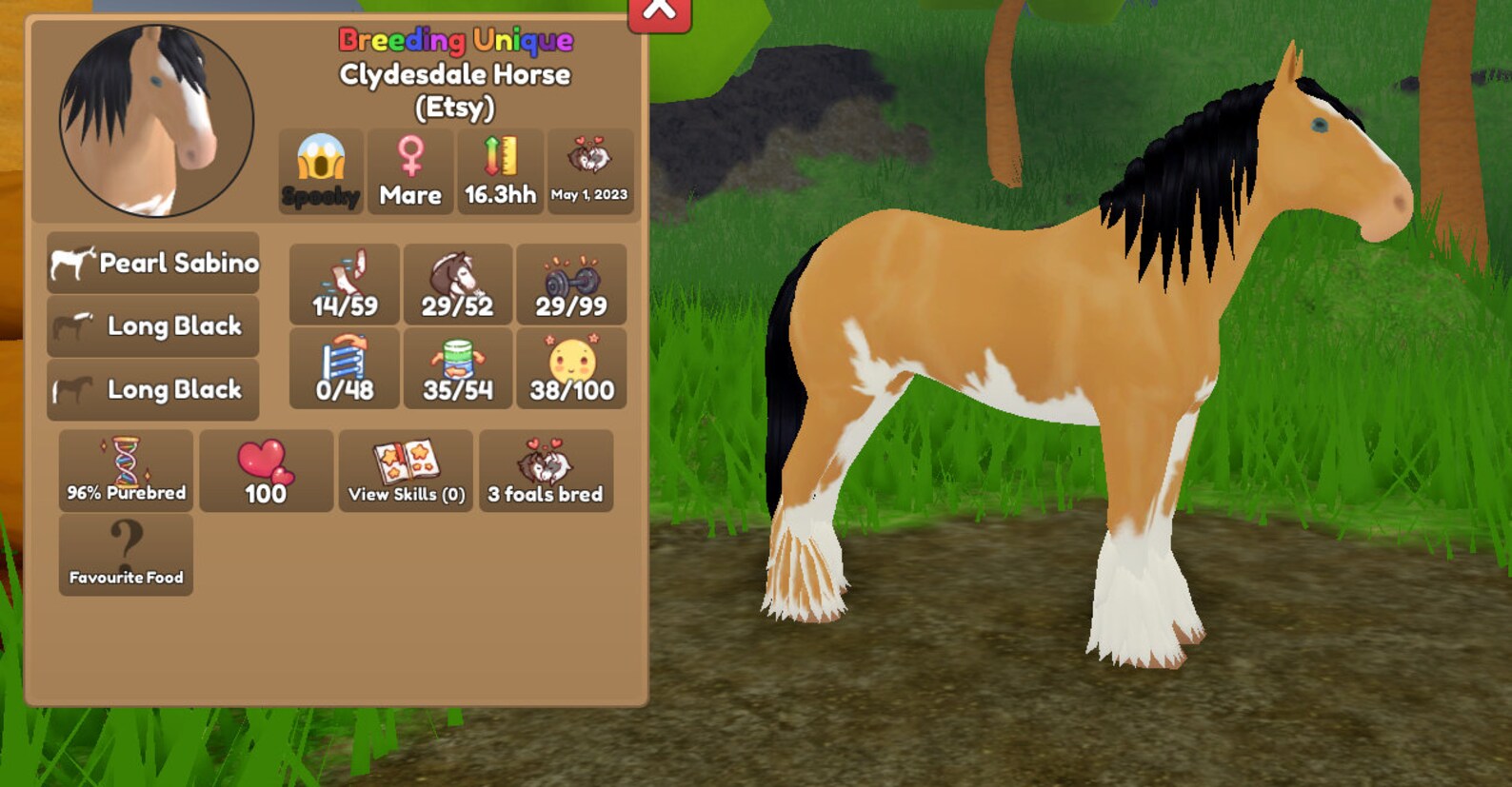
Task: Select the 3 foals bred badge
Action: pos(546,470)
